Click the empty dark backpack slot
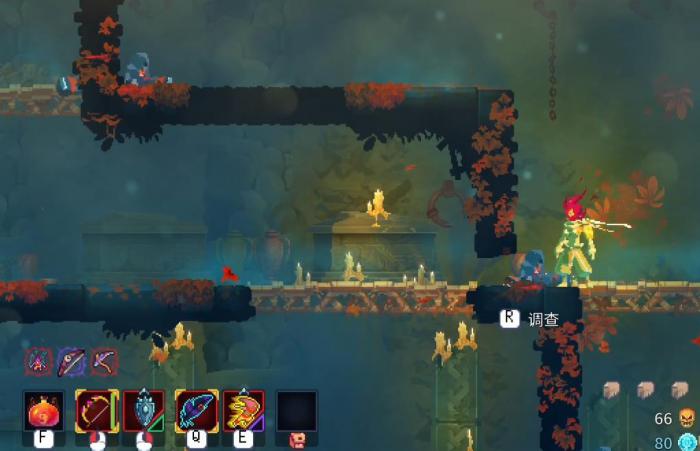The image size is (700, 451). [x=296, y=410]
